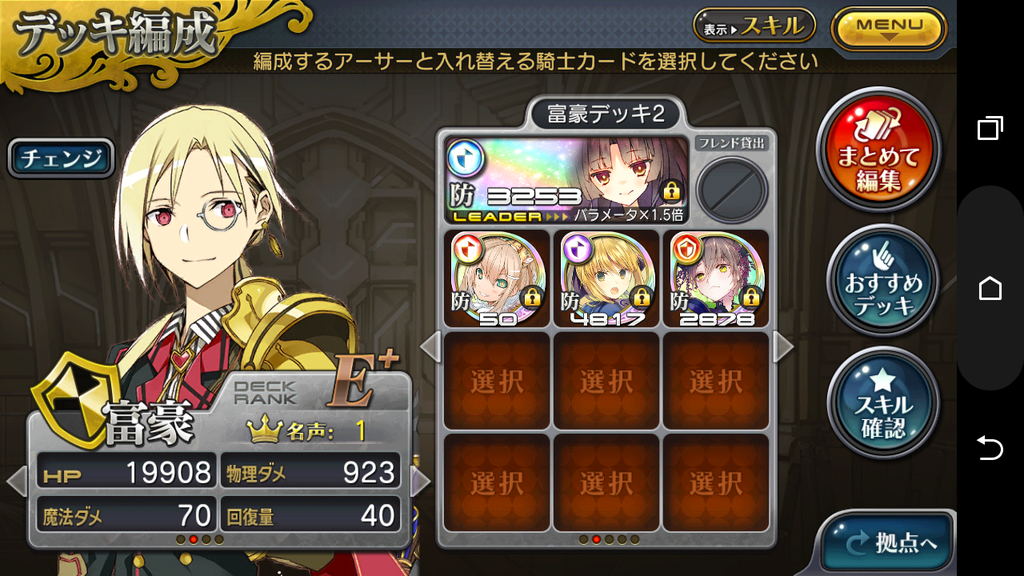Image resolution: width=1024 pixels, height=576 pixels.
Task: Open Android recent apps view
Action: (x=990, y=129)
